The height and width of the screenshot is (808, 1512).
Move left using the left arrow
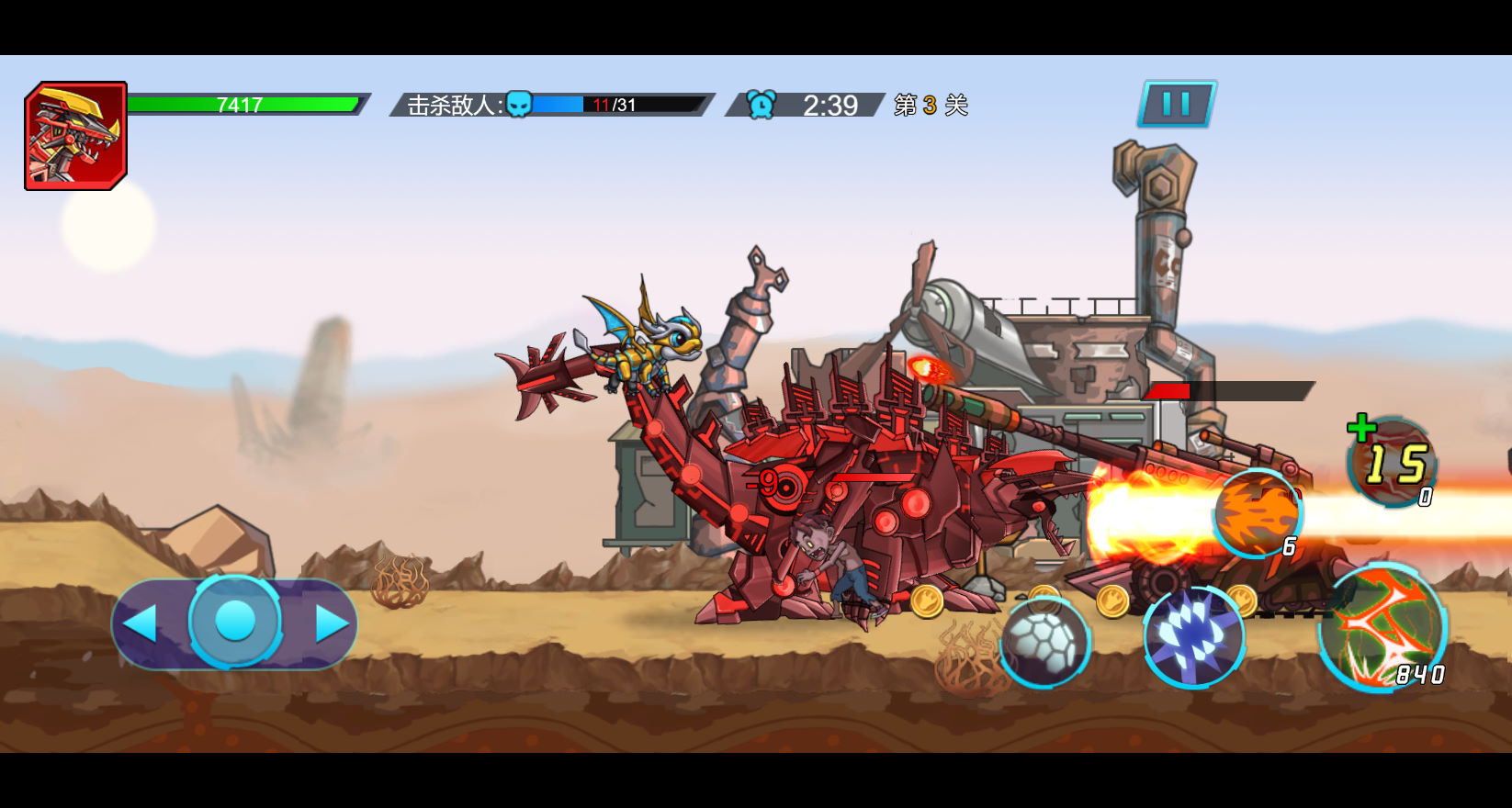[142, 623]
